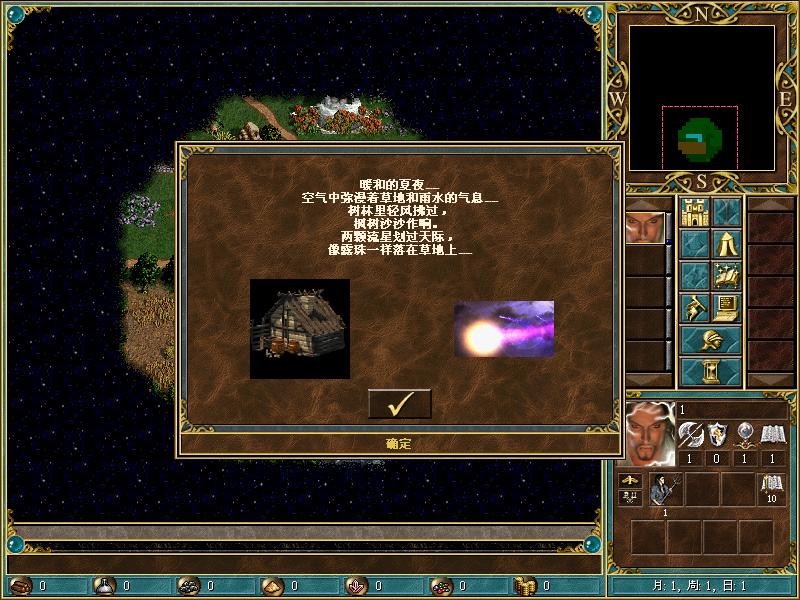Click the spell power orb icon
The height and width of the screenshot is (600, 800).
click(744, 434)
